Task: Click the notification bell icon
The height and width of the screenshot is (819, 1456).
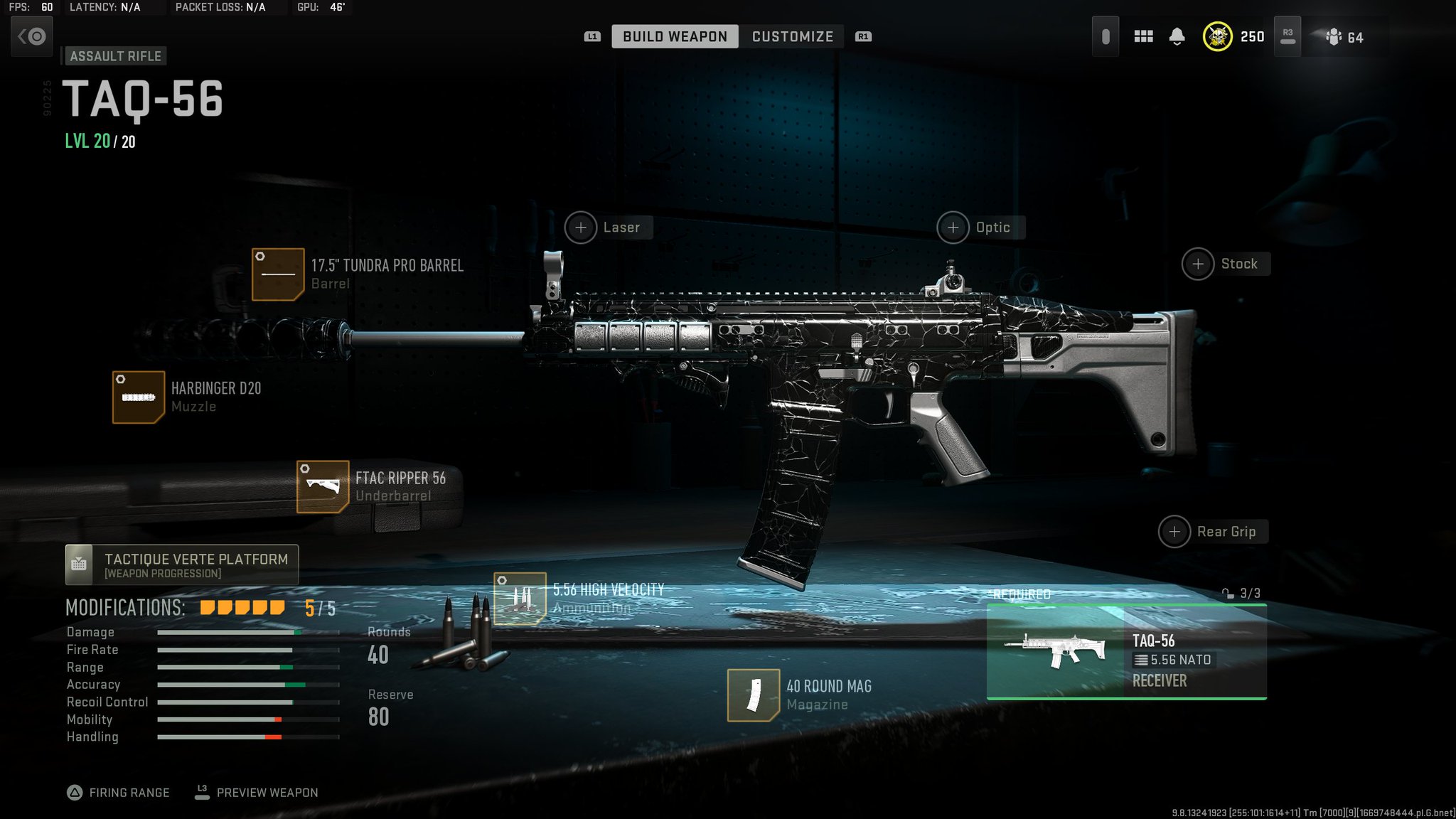Action: 1177,36
